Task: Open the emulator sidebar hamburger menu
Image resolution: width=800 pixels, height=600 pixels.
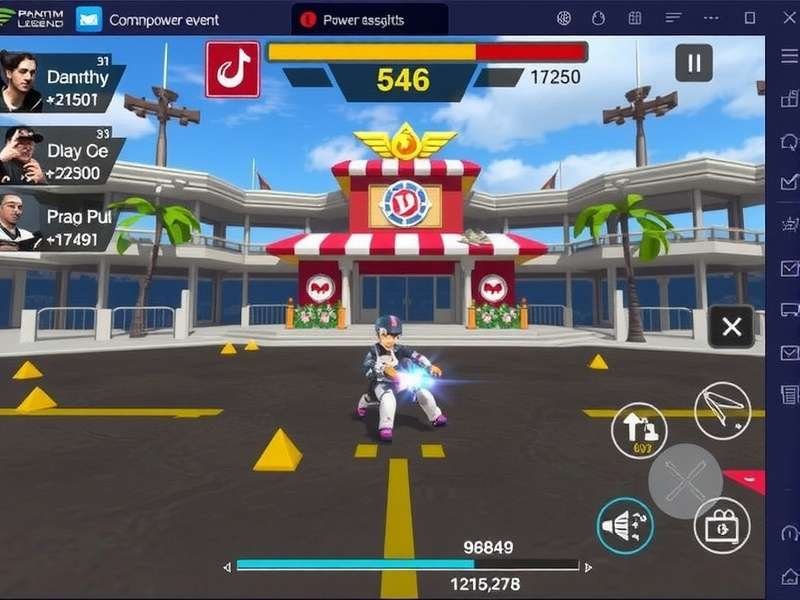Action: (x=787, y=56)
